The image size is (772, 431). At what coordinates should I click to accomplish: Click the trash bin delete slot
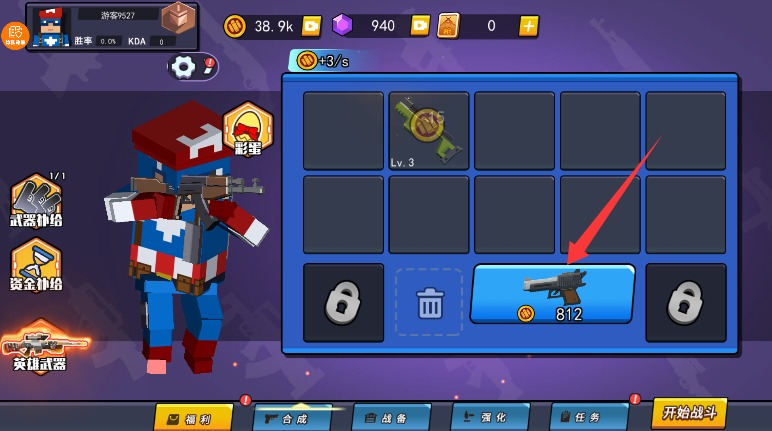coord(429,301)
